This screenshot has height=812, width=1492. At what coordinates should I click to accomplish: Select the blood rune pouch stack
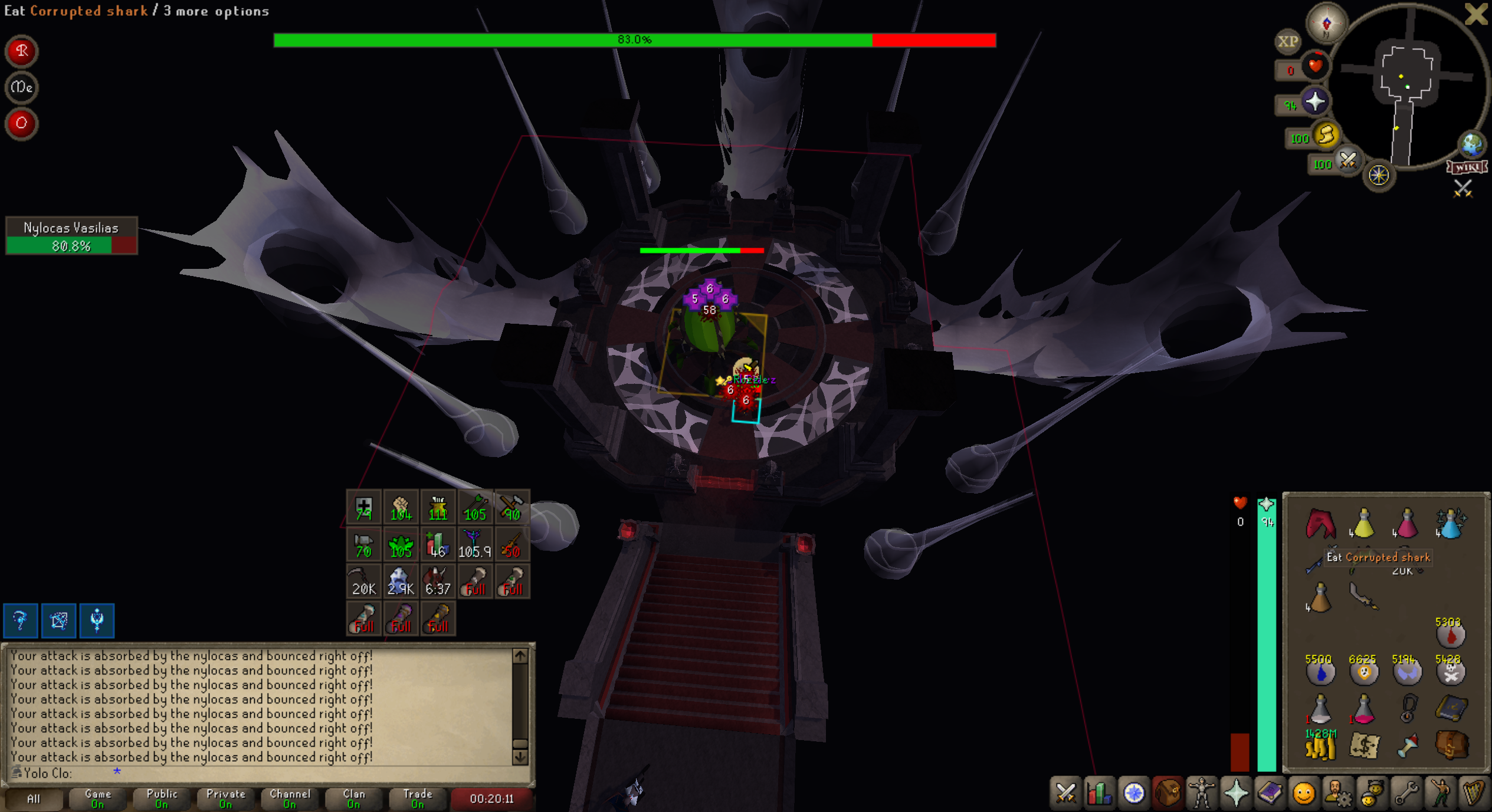coord(1451,635)
